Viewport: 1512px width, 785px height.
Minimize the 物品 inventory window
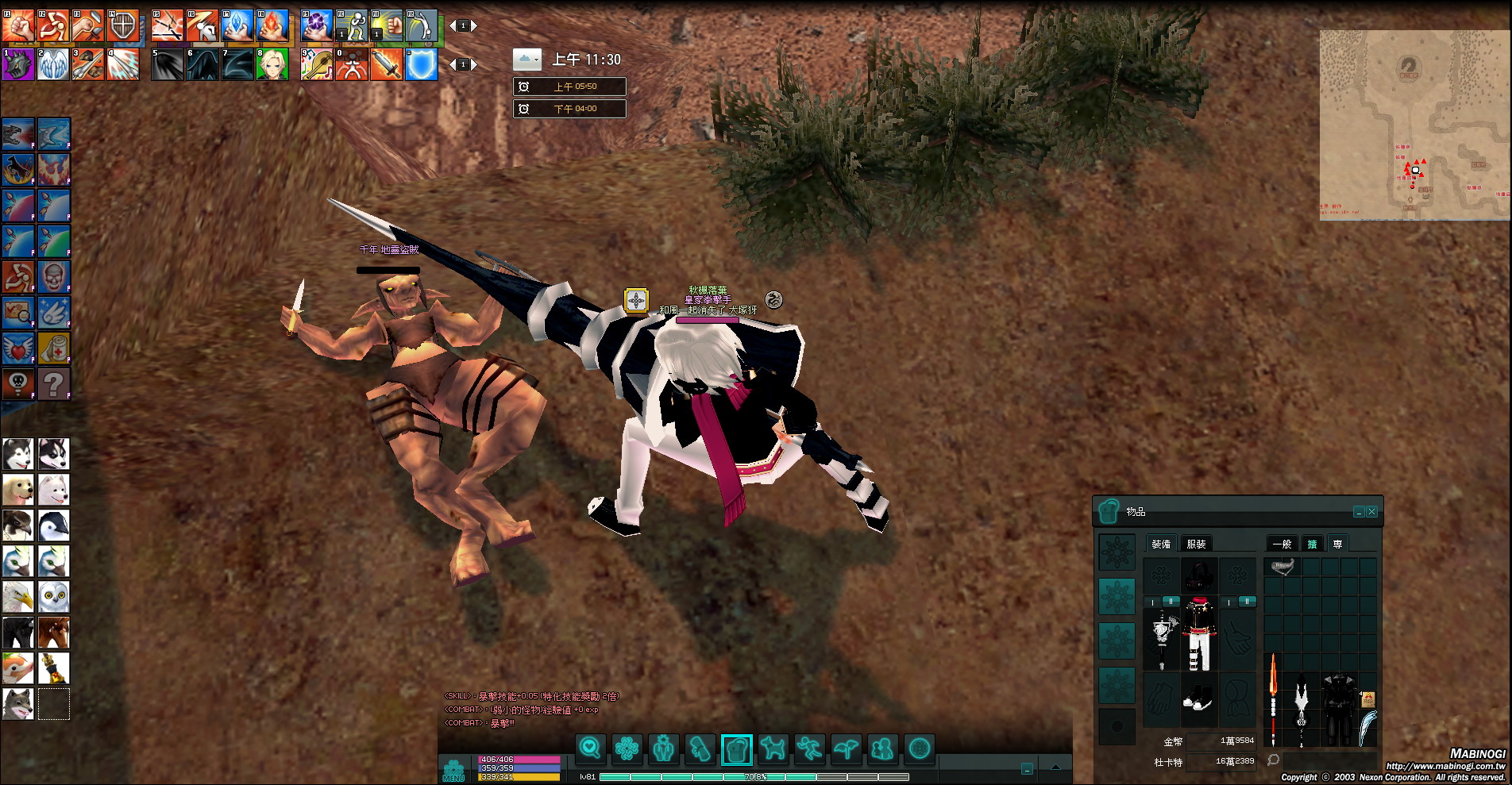tap(1359, 512)
